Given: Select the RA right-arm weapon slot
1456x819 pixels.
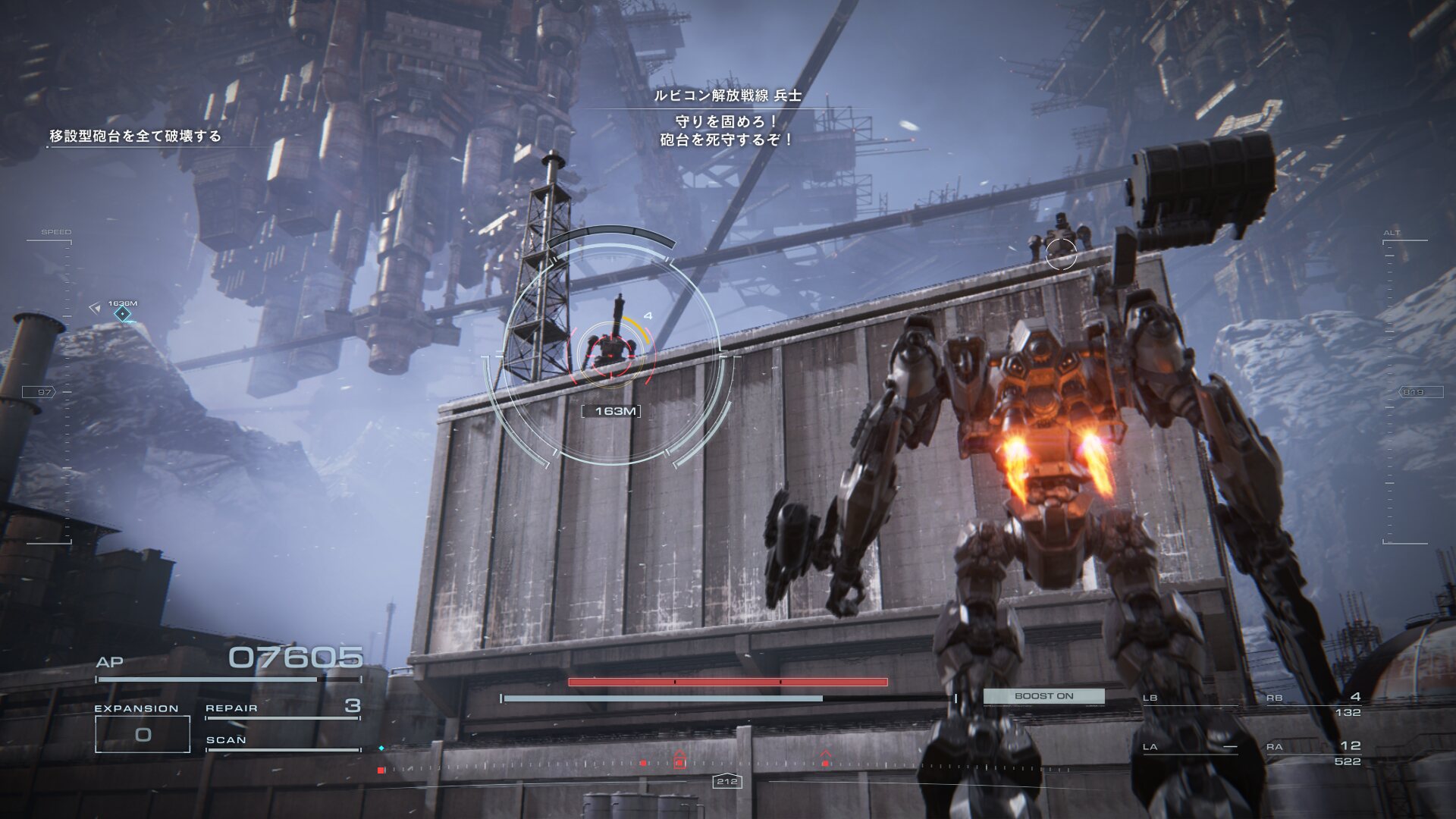Looking at the screenshot, I should [x=1313, y=752].
